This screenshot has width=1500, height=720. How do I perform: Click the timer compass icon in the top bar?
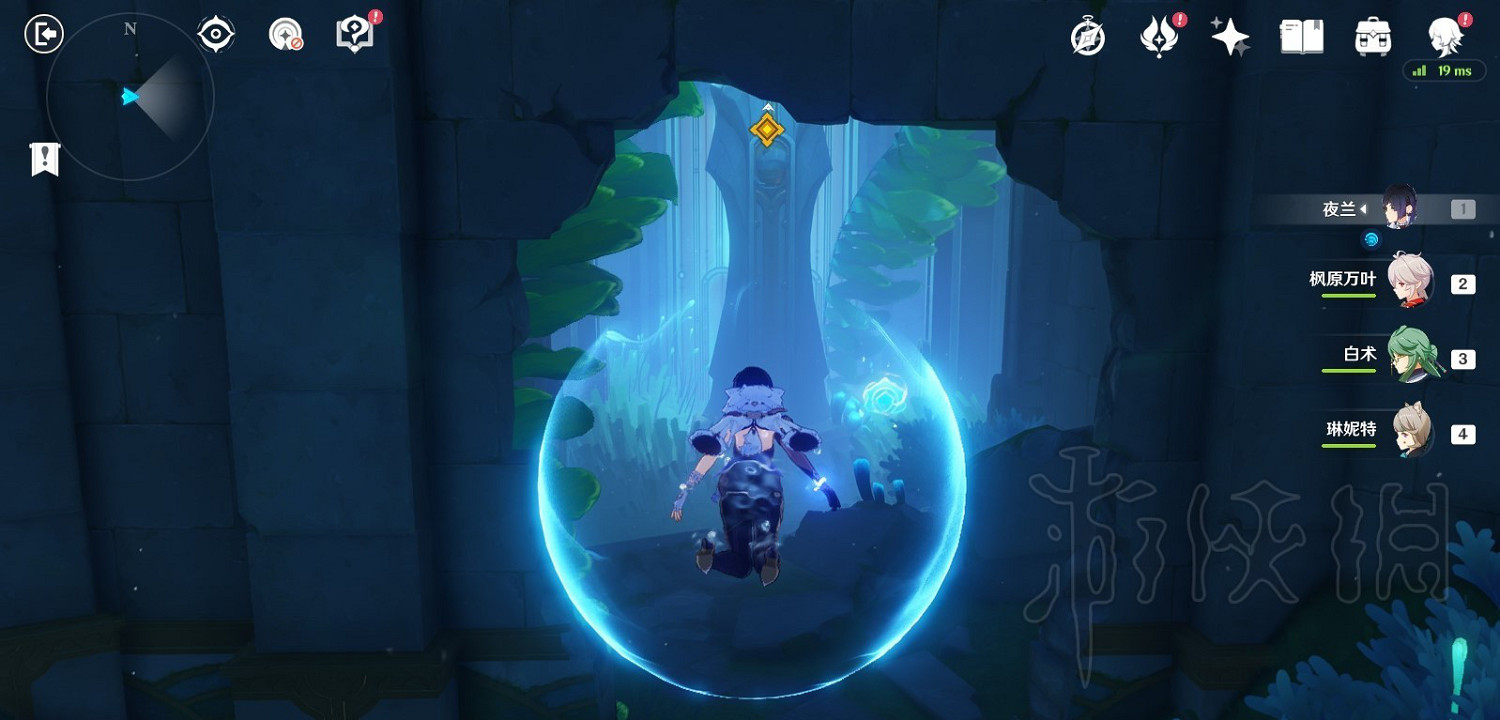point(1089,36)
